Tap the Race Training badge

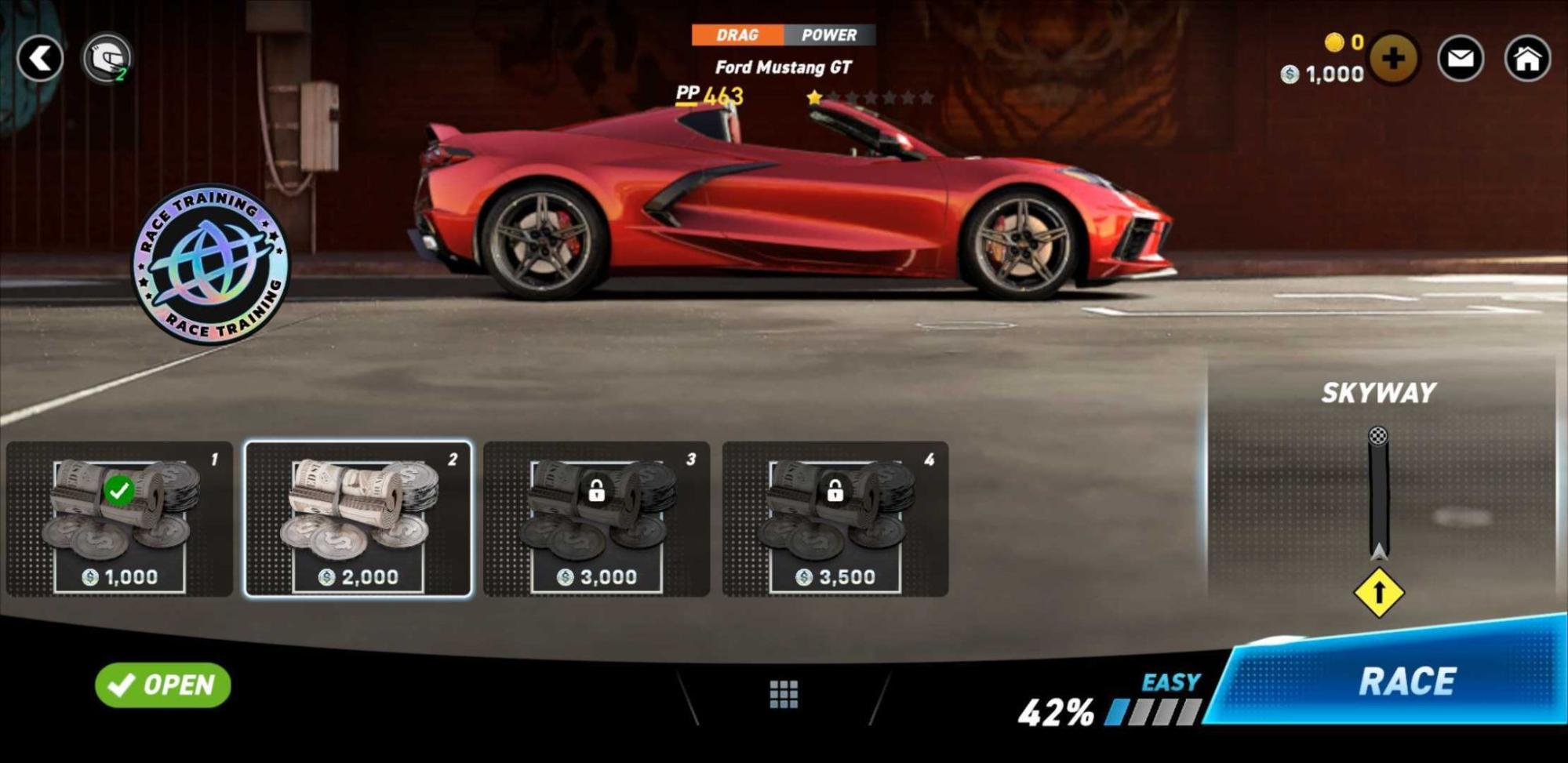(210, 263)
